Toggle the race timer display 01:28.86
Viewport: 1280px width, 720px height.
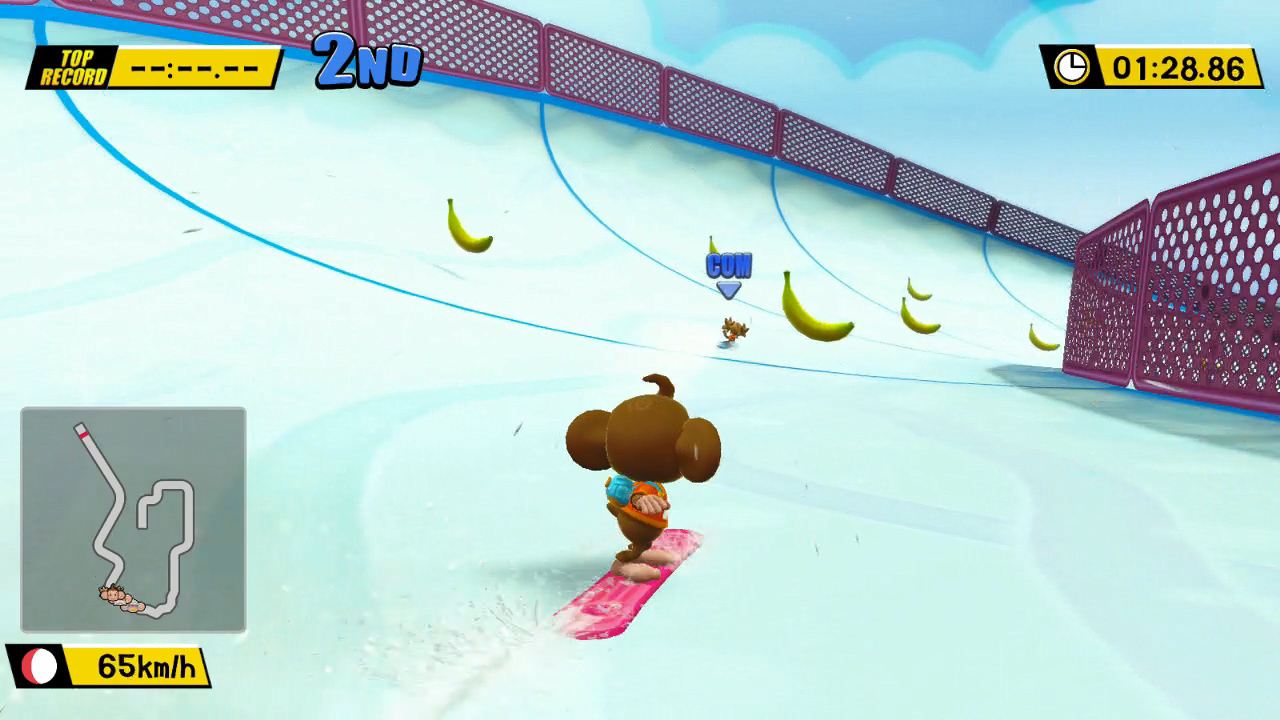click(x=1178, y=70)
